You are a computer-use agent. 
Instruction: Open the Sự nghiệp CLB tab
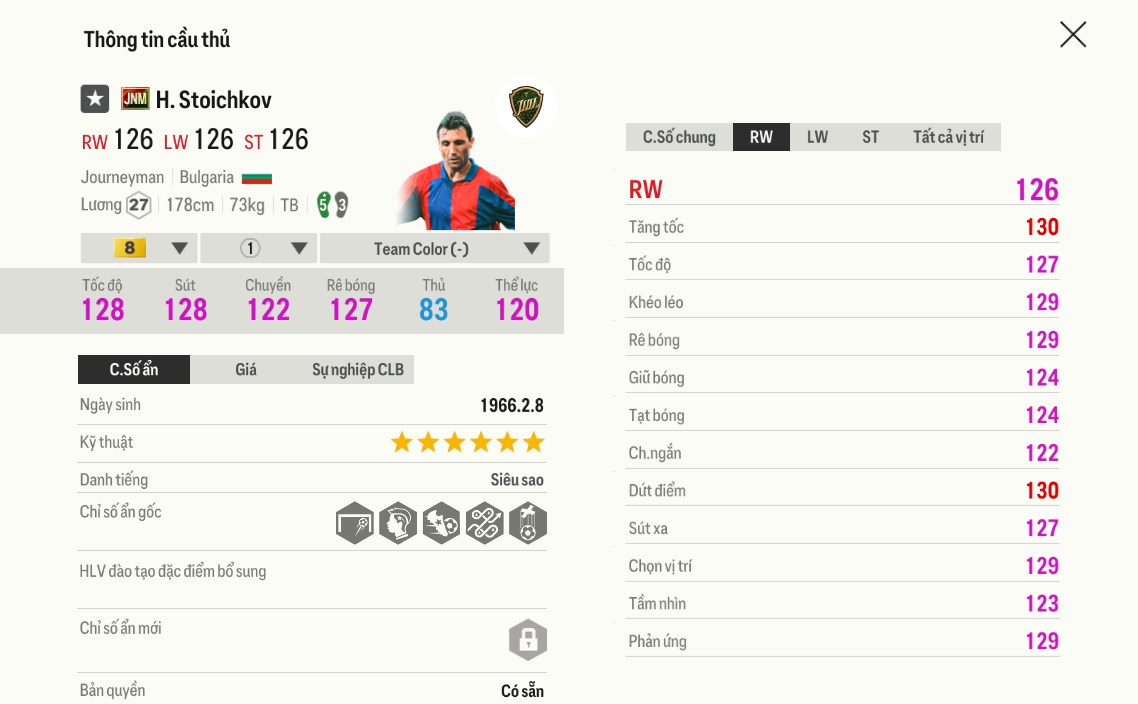click(x=357, y=370)
